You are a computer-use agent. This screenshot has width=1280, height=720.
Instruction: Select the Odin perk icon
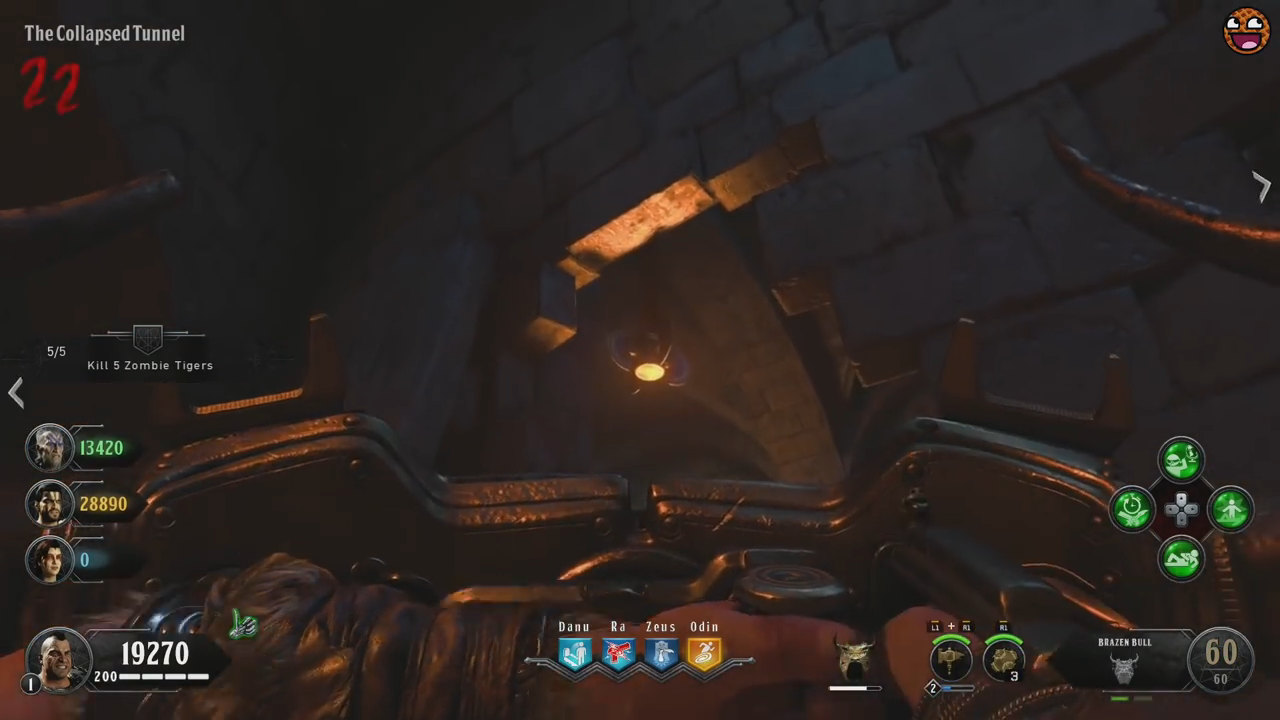coord(704,653)
